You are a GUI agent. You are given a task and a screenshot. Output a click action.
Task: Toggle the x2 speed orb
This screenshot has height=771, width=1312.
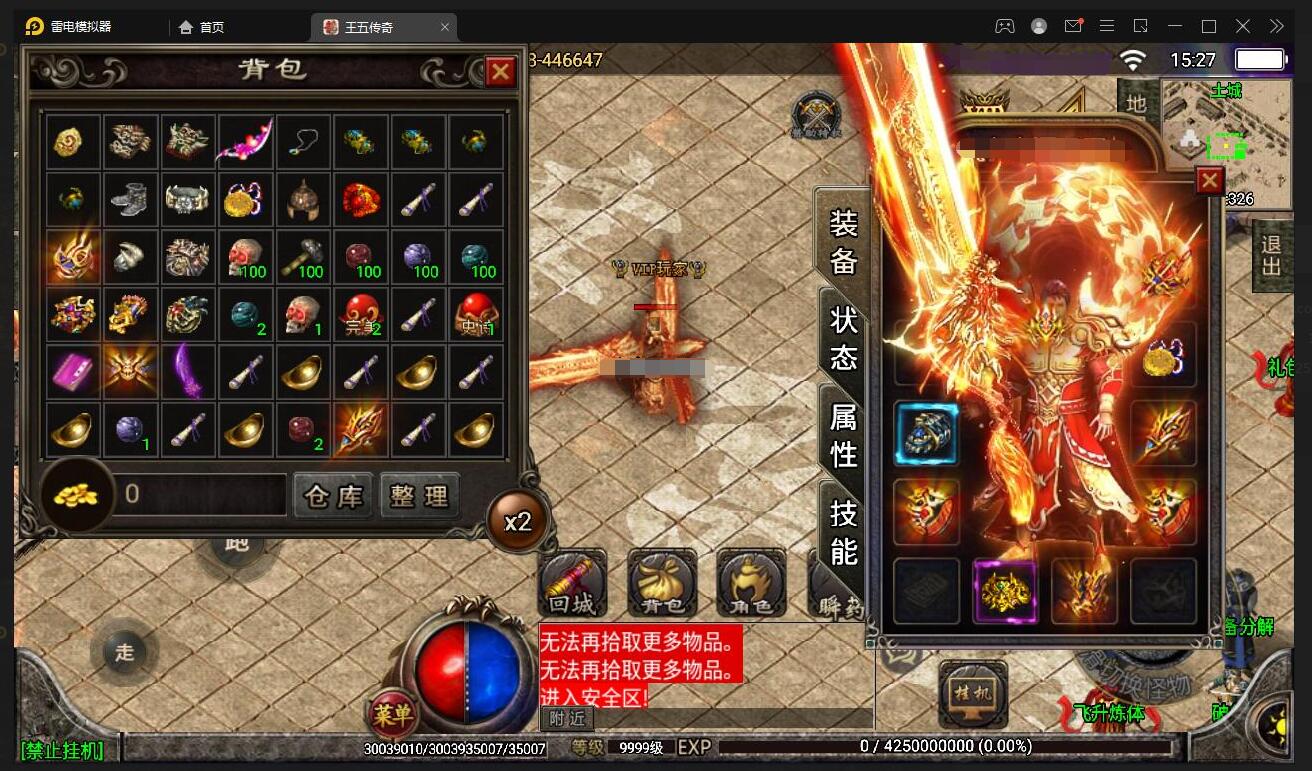518,521
